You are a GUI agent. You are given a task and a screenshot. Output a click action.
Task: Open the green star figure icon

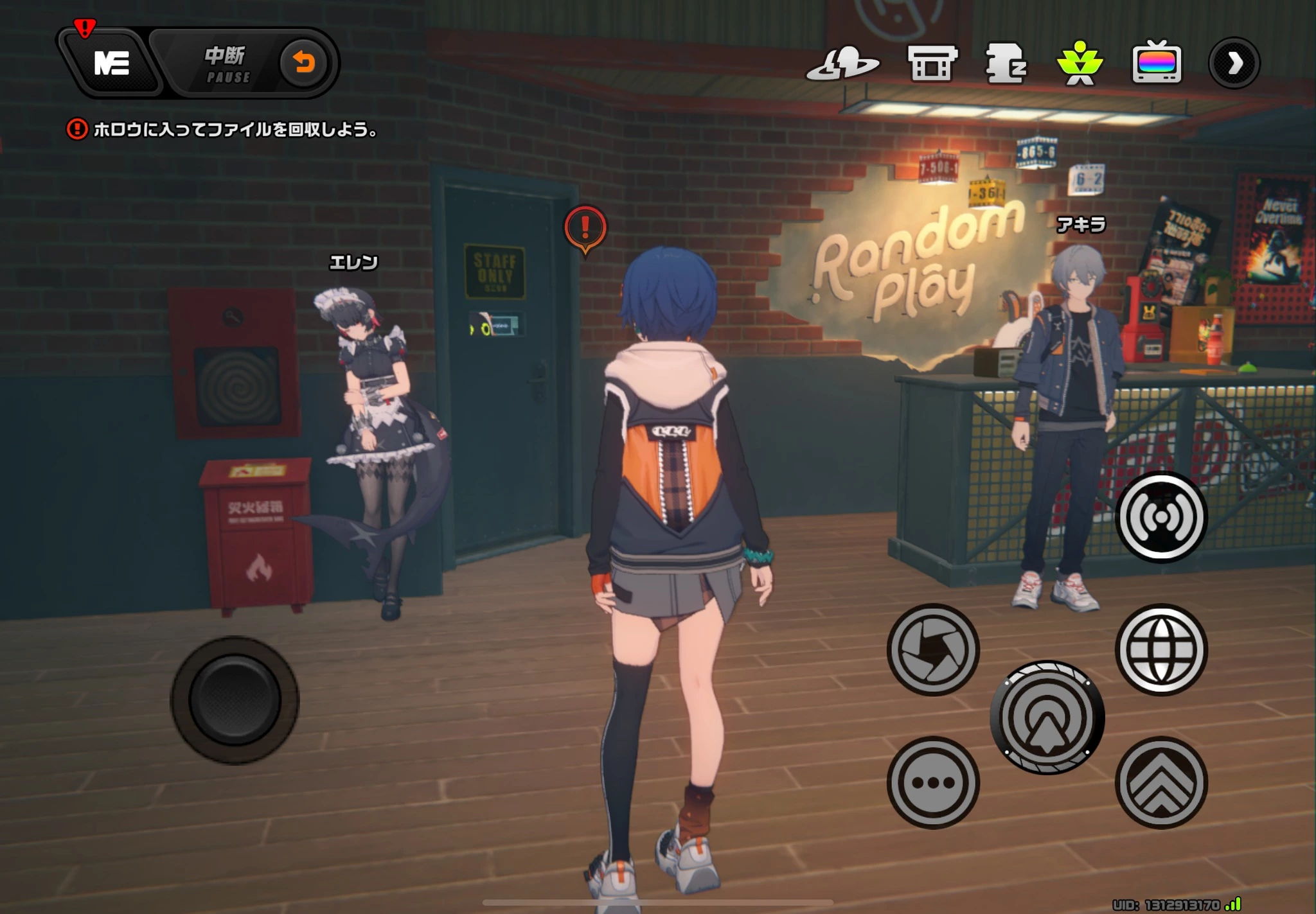point(1080,64)
